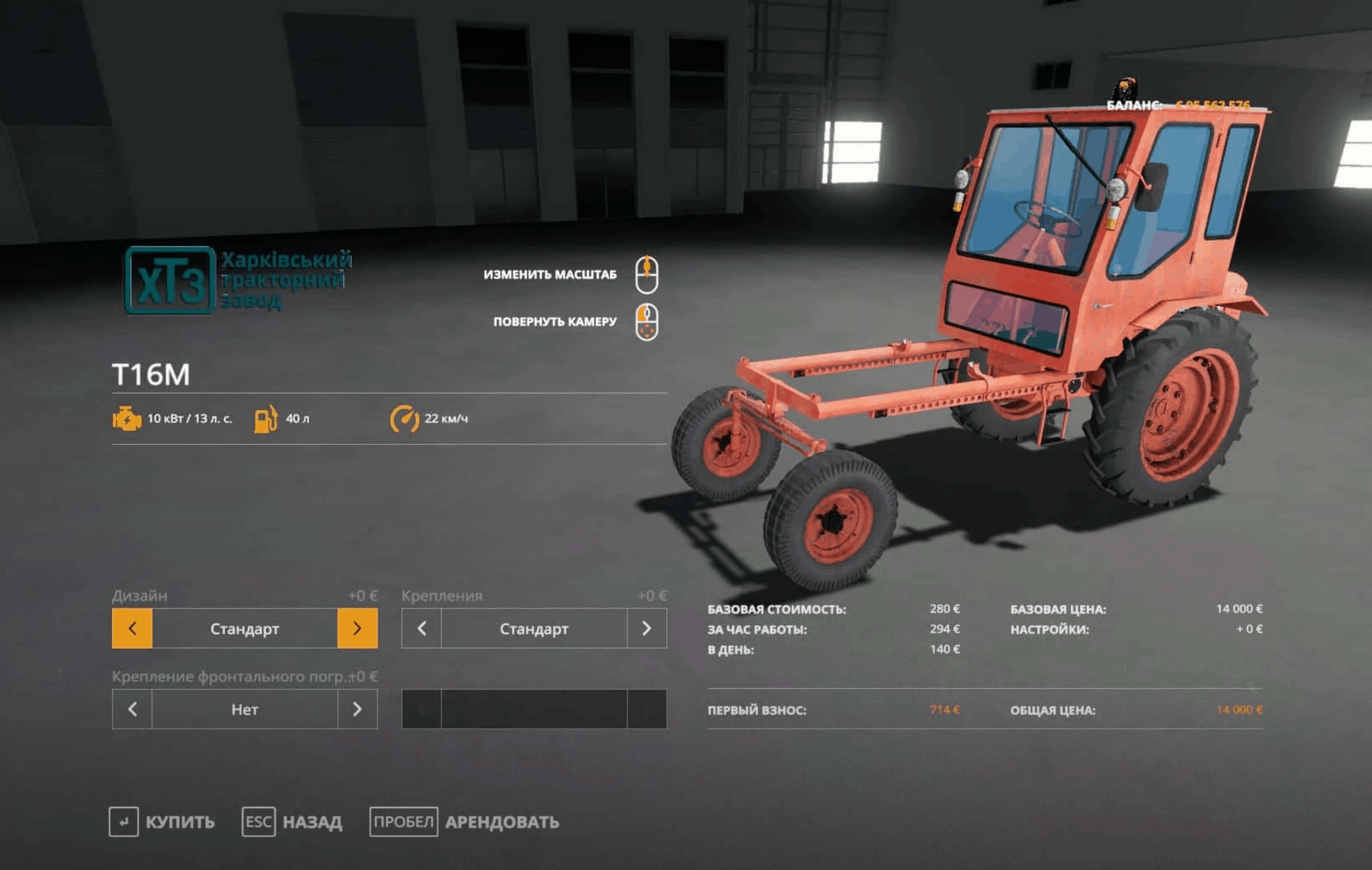Viewport: 1372px width, 870px height.
Task: Select next Дизайн option with right arrow
Action: click(357, 629)
